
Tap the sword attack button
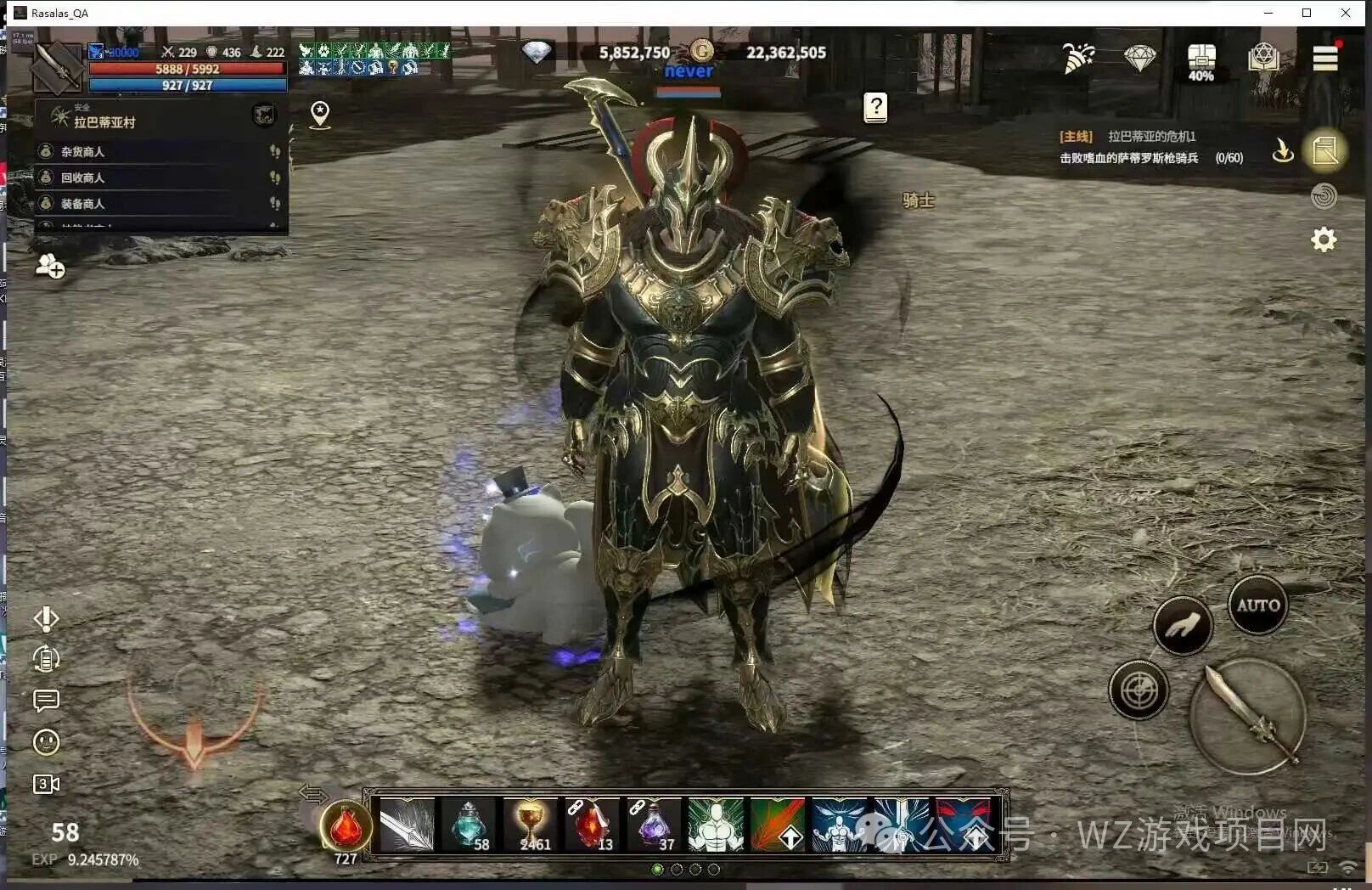tap(1246, 716)
